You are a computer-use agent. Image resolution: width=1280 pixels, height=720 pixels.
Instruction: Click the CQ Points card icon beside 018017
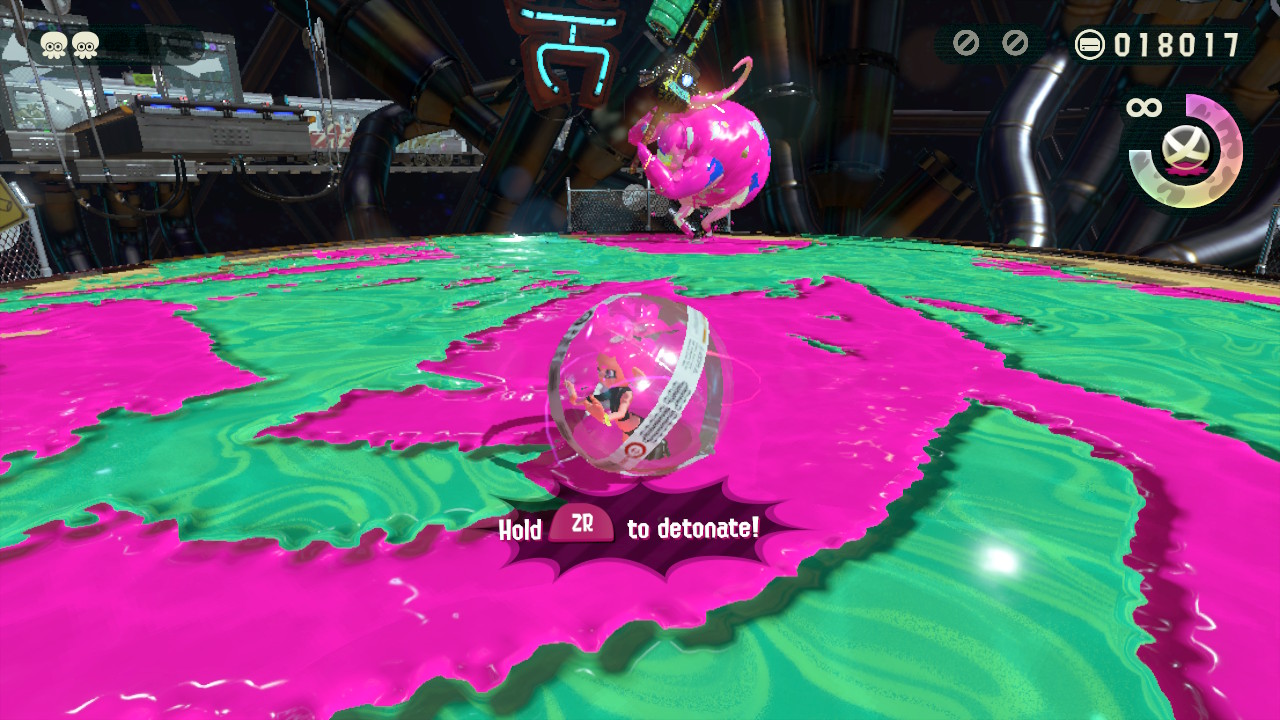pyautogui.click(x=1092, y=43)
